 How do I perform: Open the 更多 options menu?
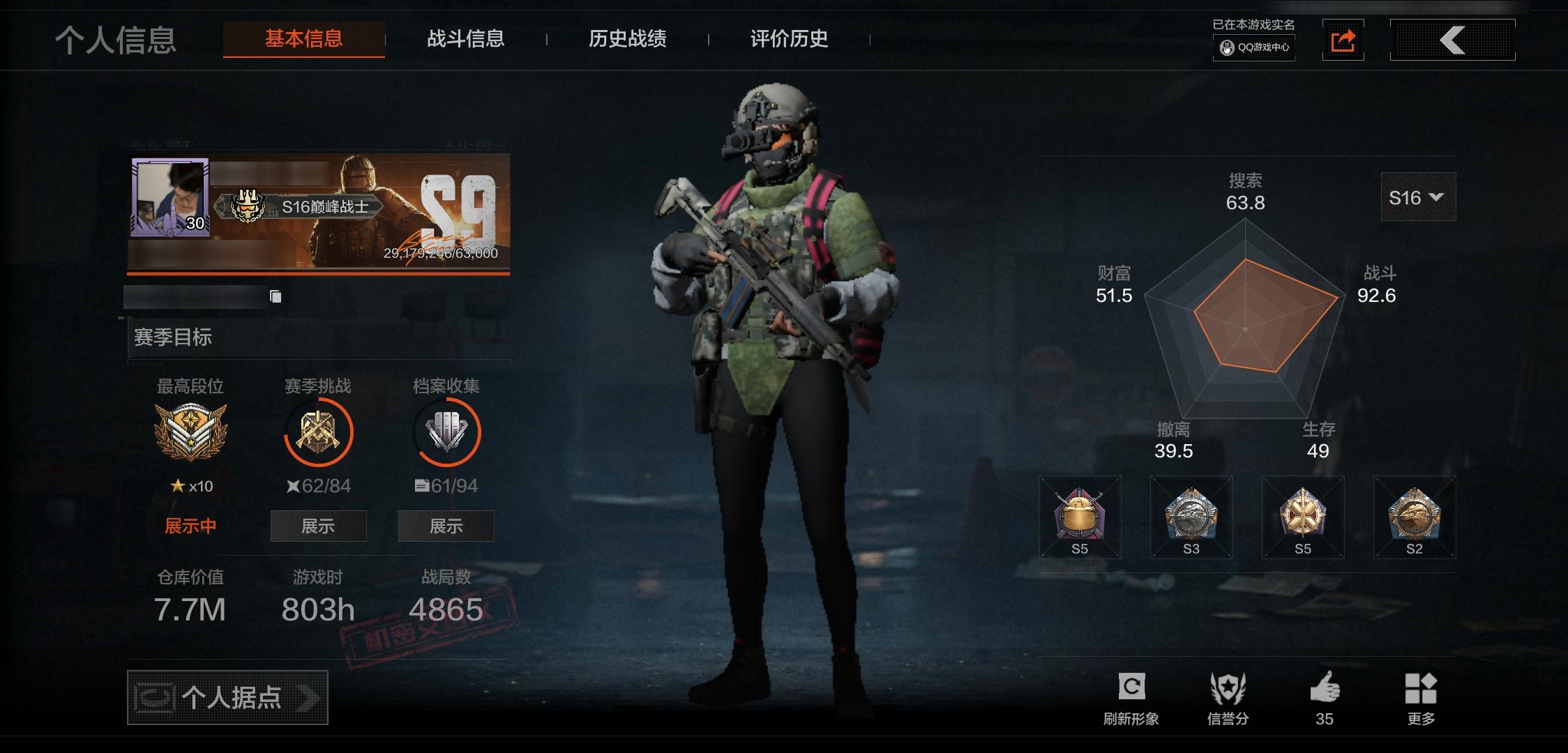[x=1421, y=698]
